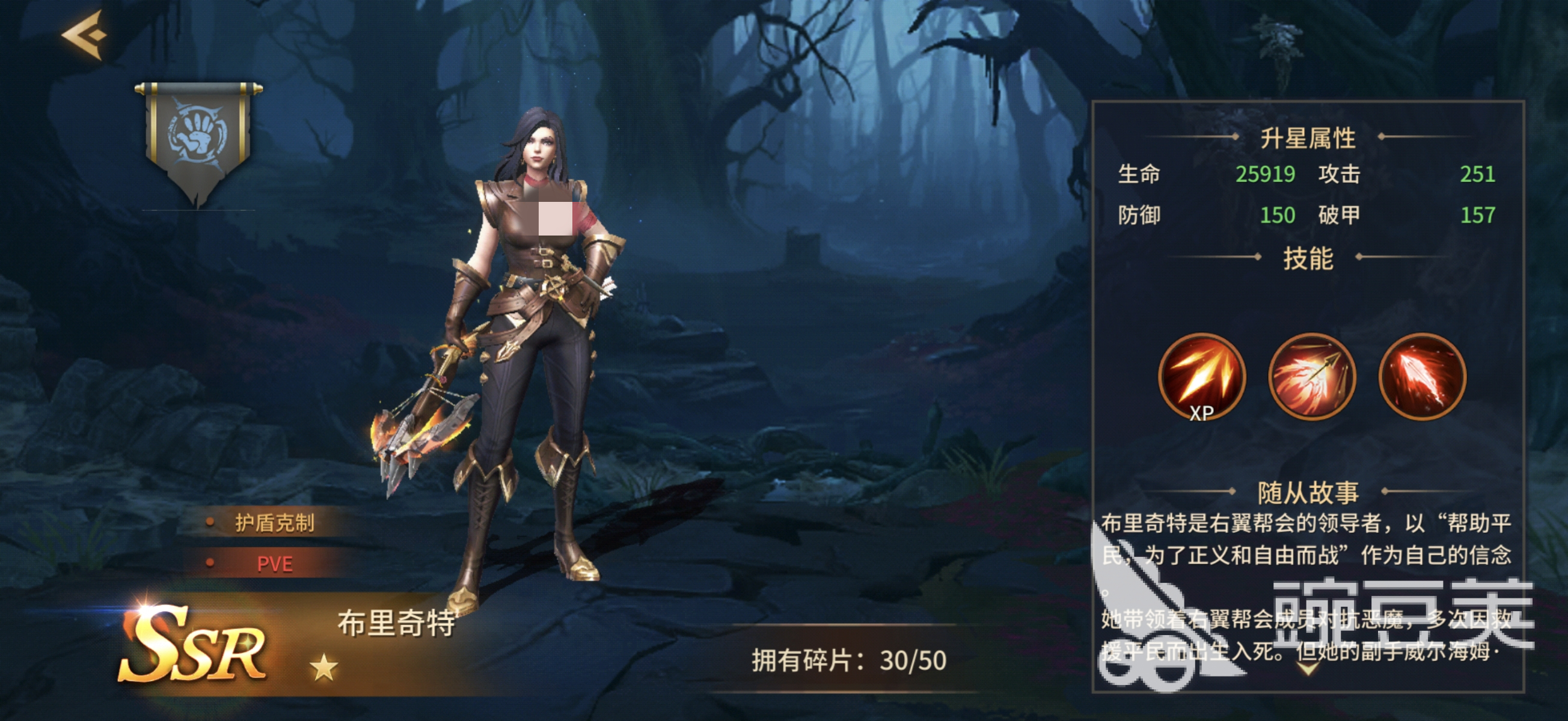Tap the SSR rarity badge
Viewport: 1568px width, 721px height.
(194, 646)
